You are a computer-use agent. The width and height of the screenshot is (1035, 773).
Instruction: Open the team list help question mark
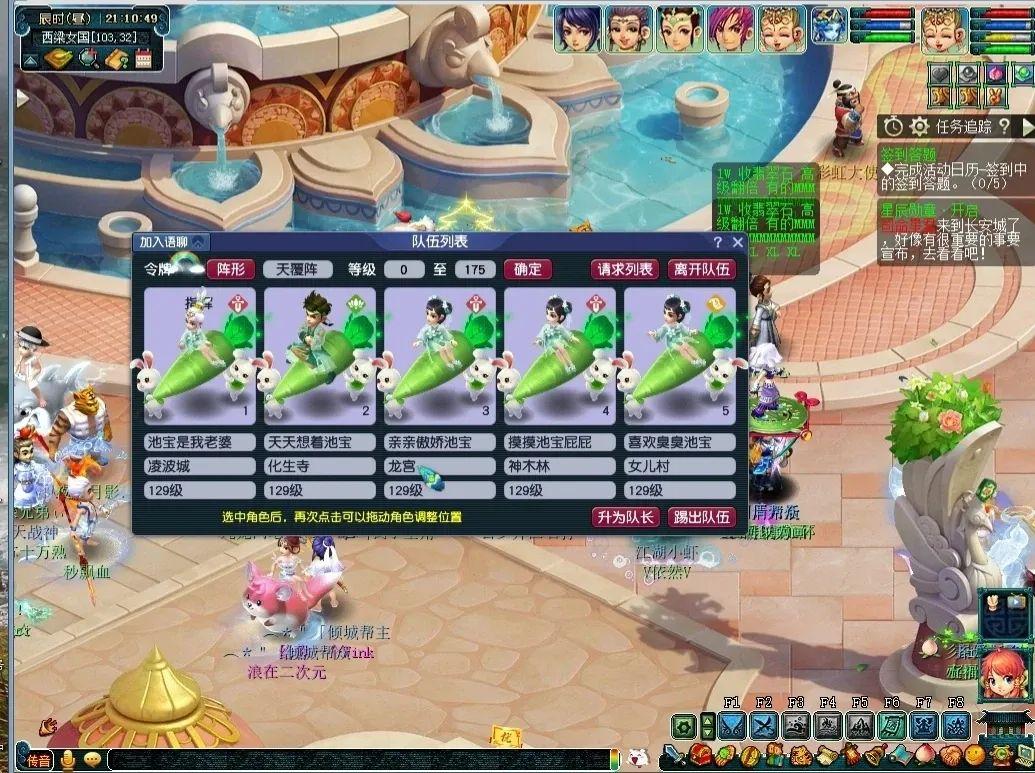click(717, 242)
